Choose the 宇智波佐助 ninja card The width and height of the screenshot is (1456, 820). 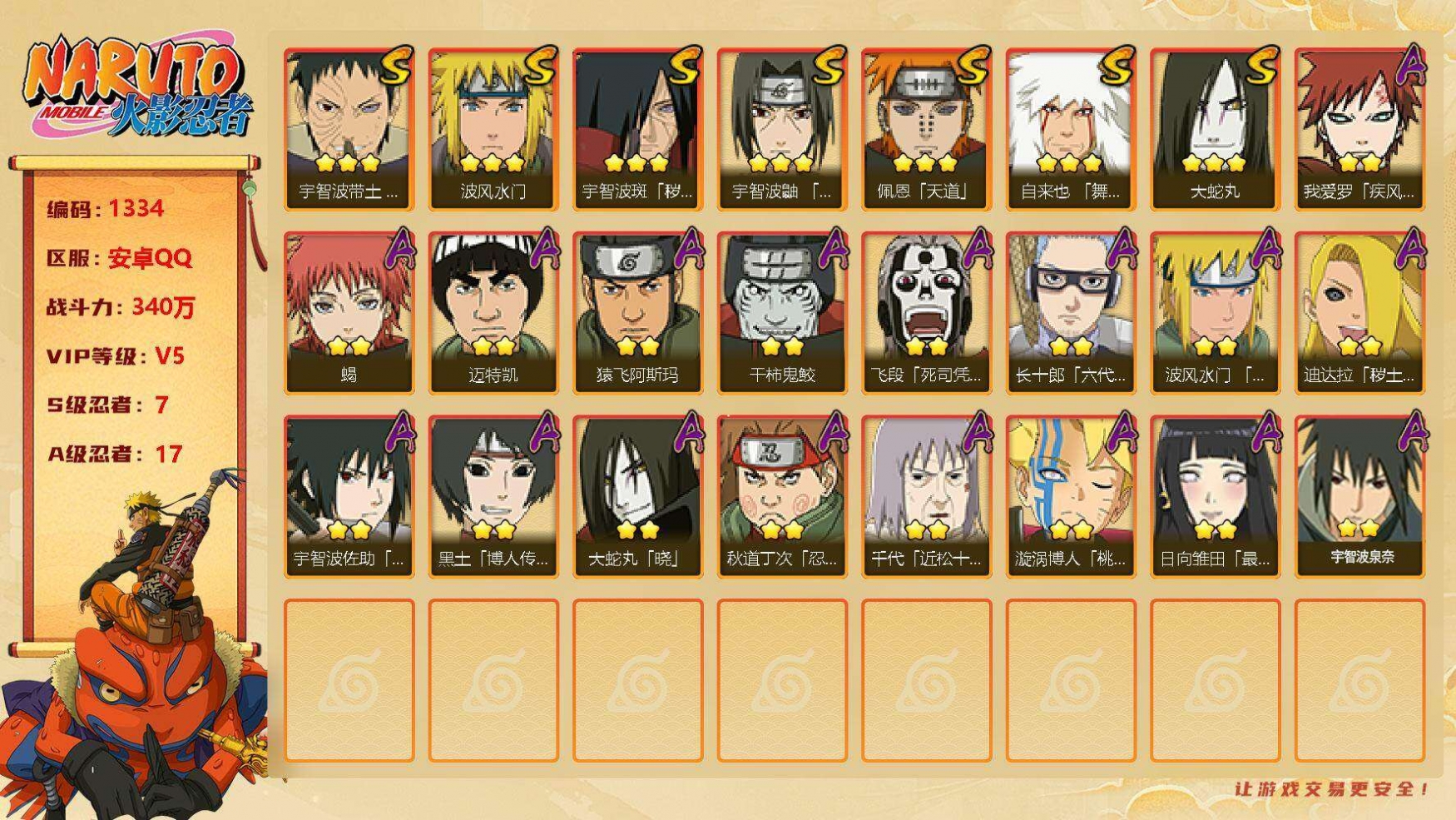coord(349,495)
